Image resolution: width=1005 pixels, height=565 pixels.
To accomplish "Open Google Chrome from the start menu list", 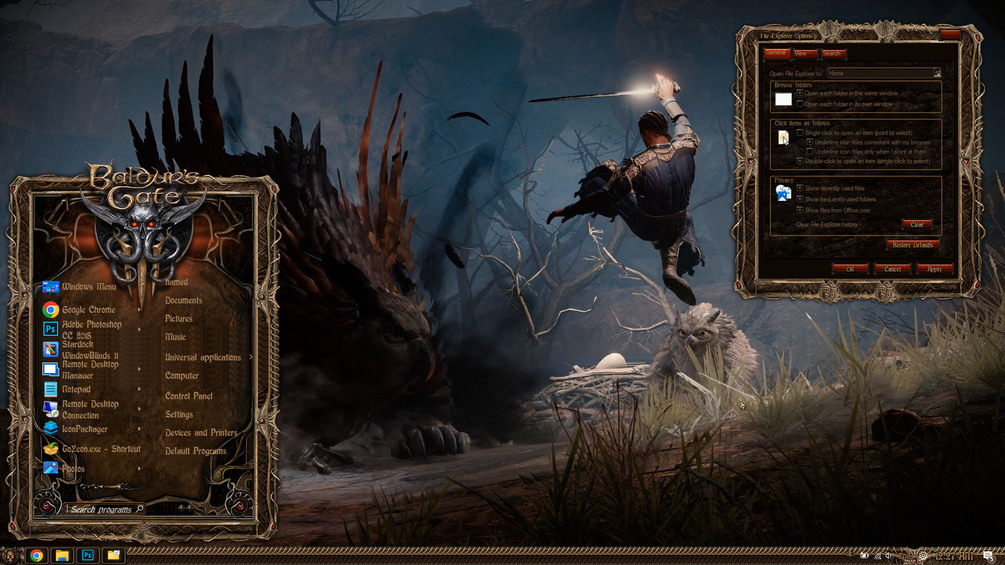I will coord(88,310).
